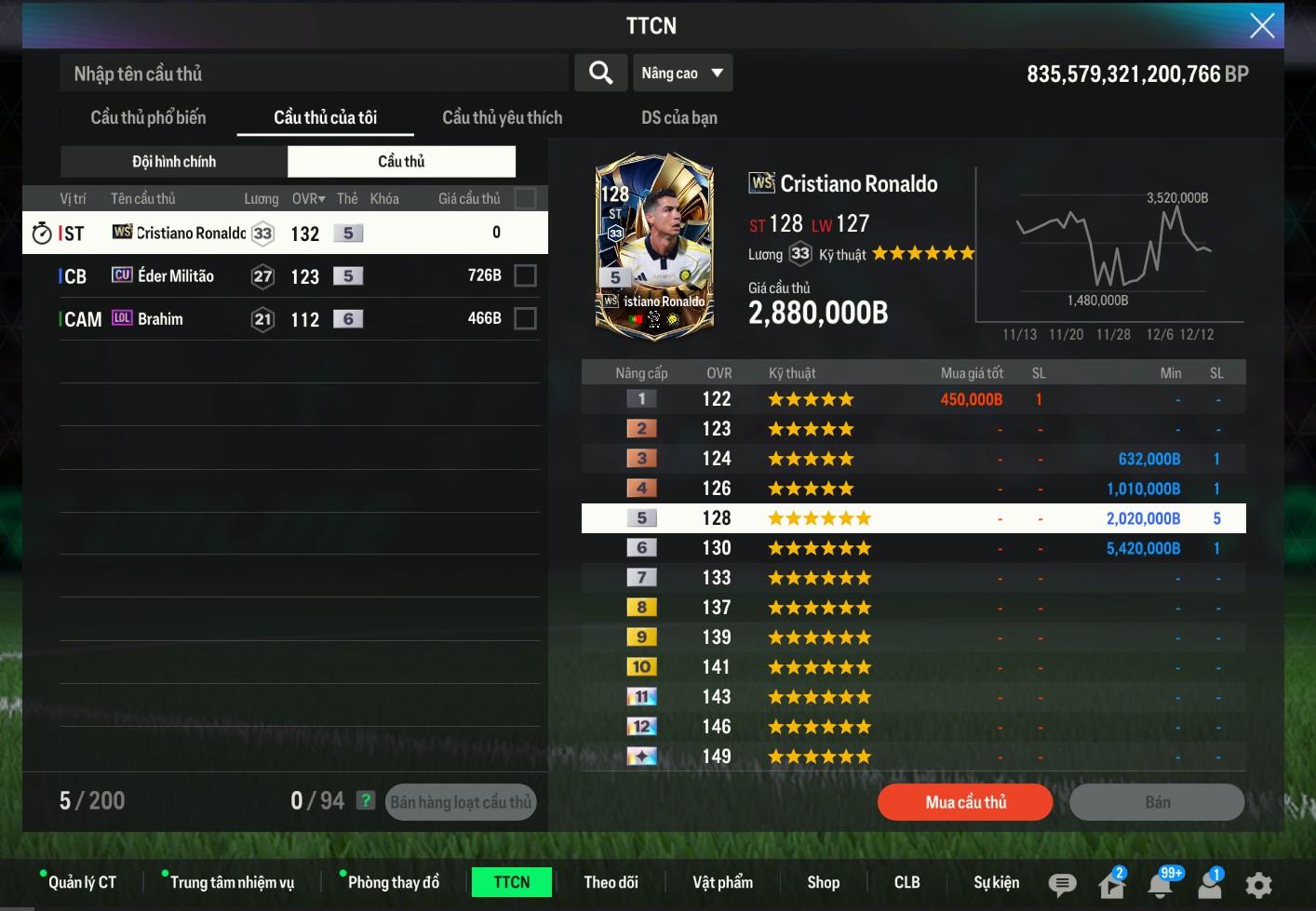Choose upgrade level 6 row
Screen dimensions: 1316x911
coord(912,548)
